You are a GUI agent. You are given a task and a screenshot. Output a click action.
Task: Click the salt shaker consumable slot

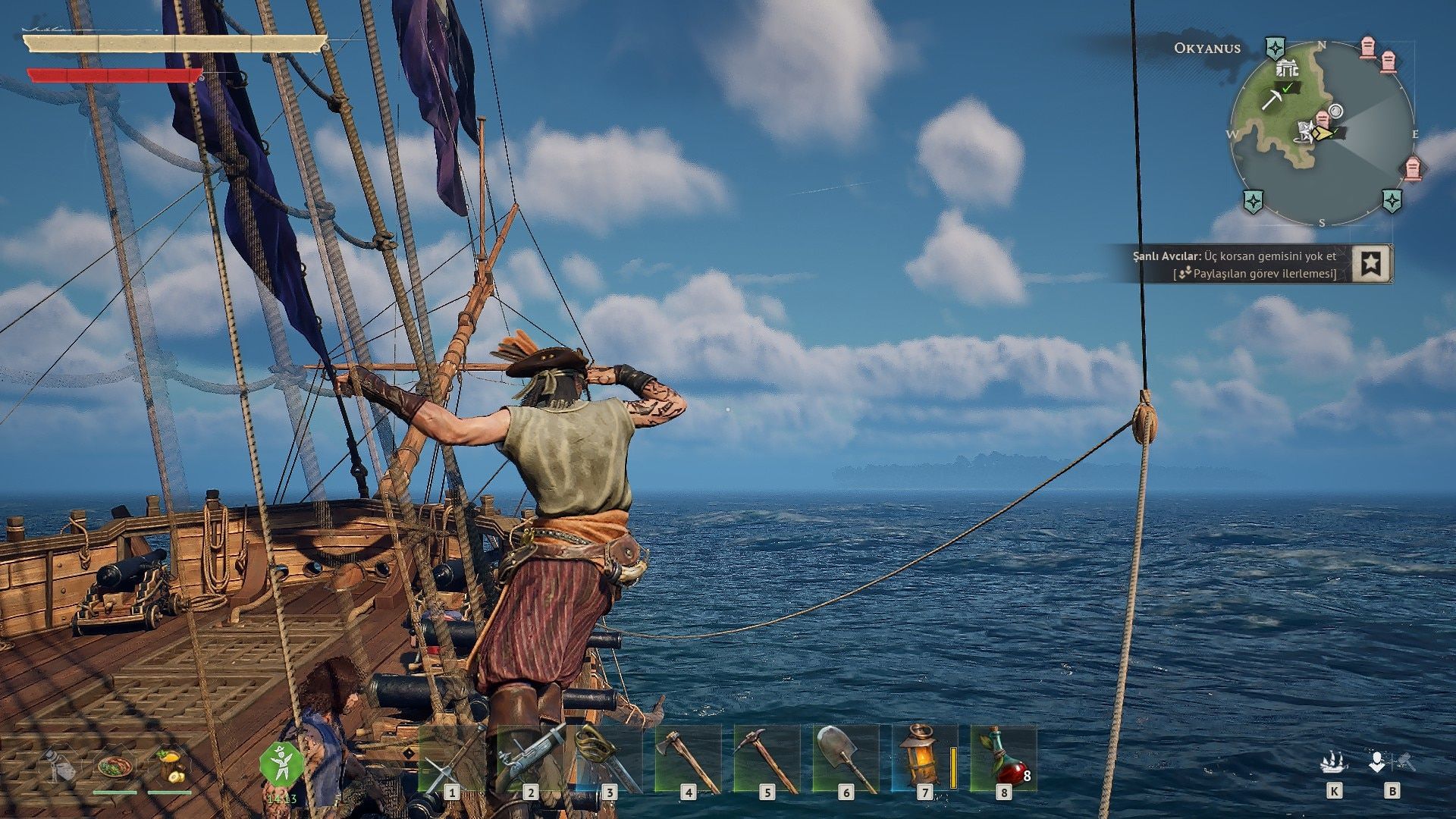tap(59, 766)
